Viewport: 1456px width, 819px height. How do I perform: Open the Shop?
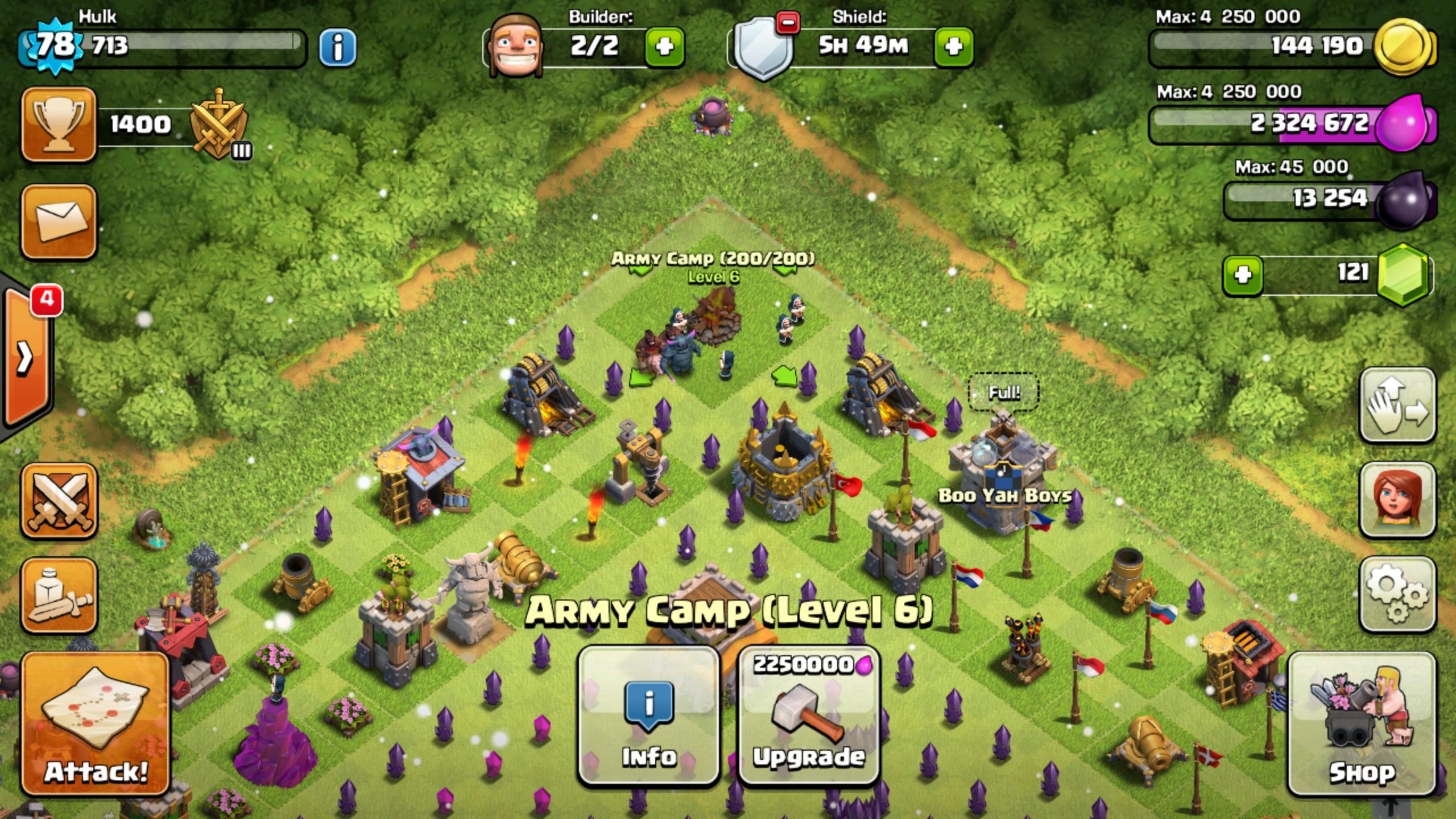1362,723
